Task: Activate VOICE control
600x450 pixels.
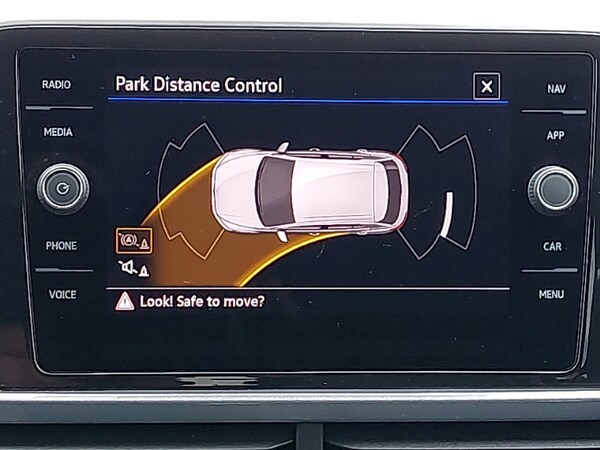Action: (x=62, y=295)
